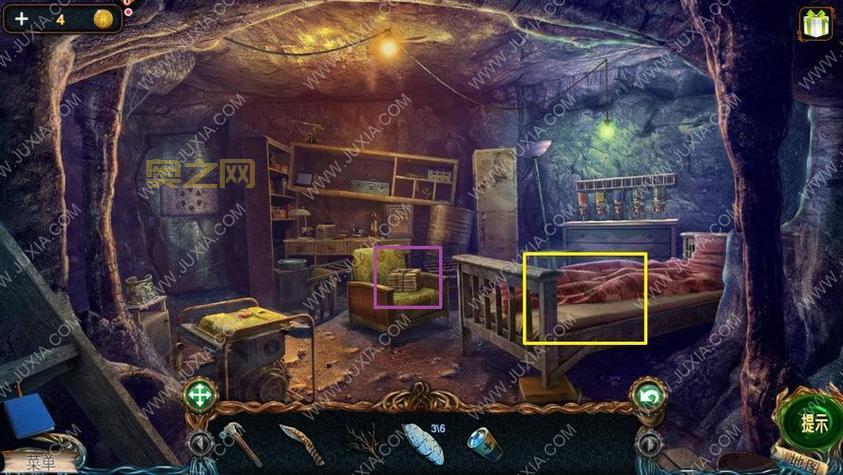Open the blue journal book

coord(27,416)
